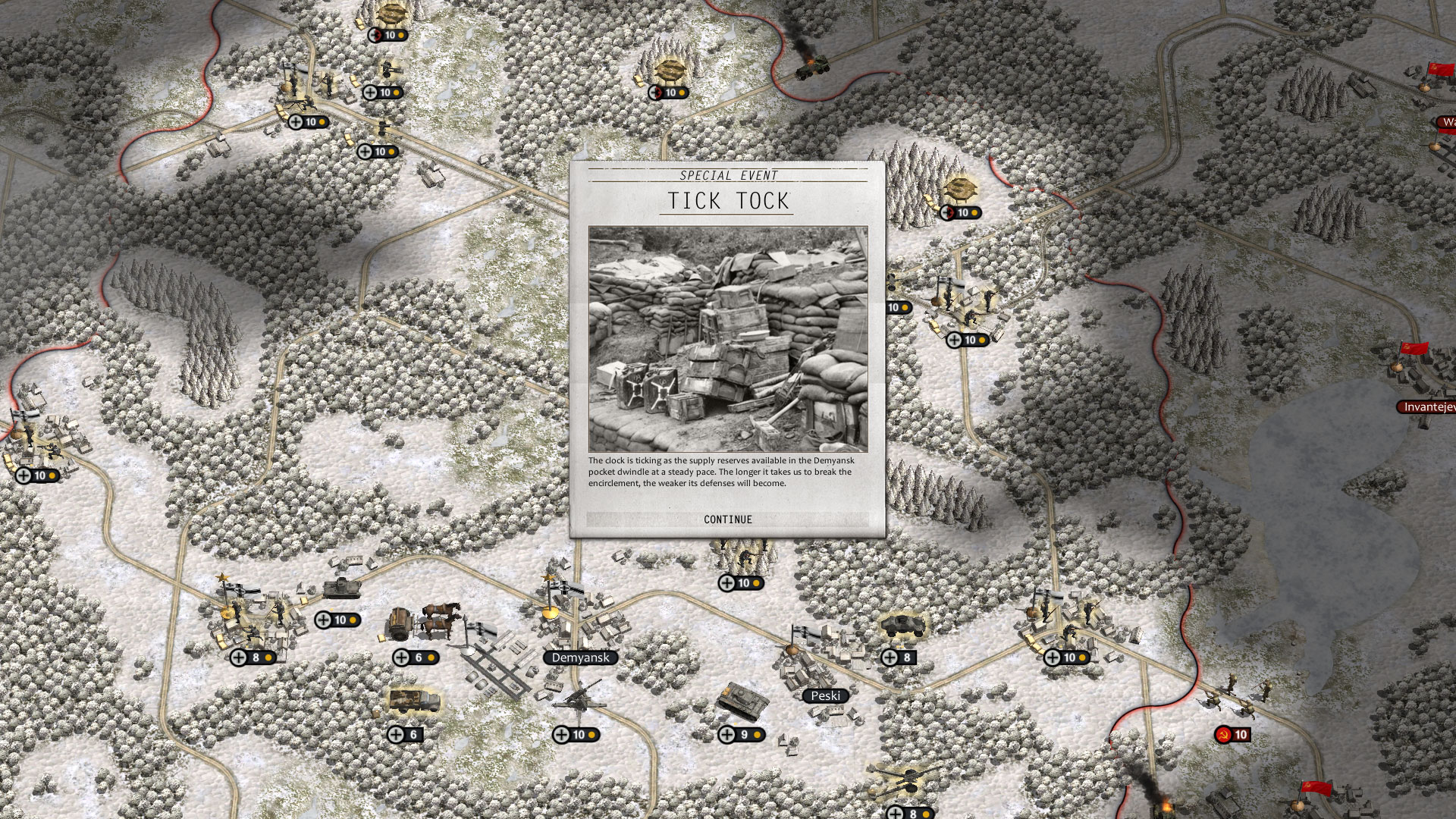This screenshot has height=819, width=1456.
Task: Click the red Soviet strength badge showing 10
Action: click(1232, 734)
